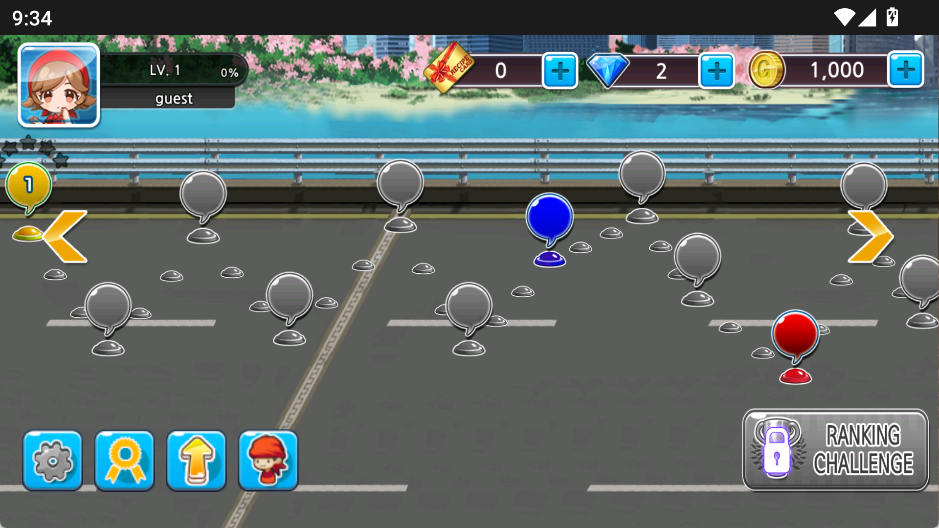Screen dimensions: 939x528
Task: Open the yellow arrow upgrade button
Action: [x=196, y=461]
